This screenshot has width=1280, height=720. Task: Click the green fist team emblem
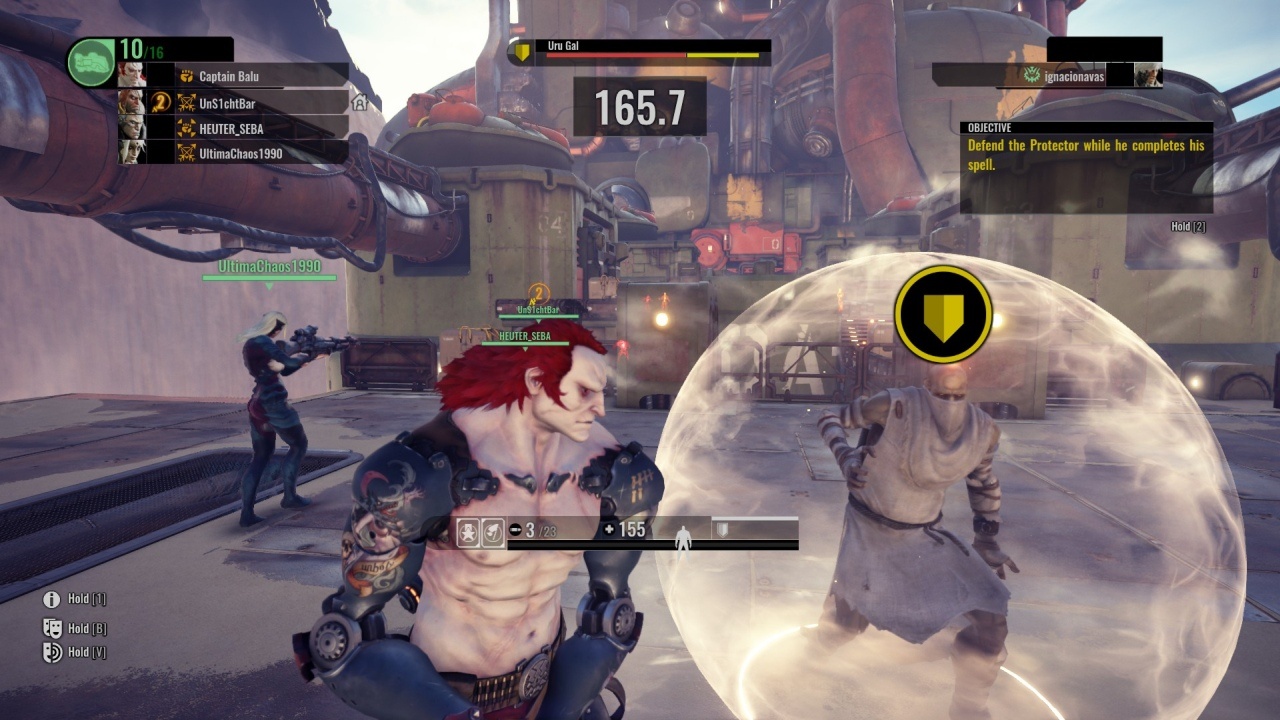click(91, 62)
